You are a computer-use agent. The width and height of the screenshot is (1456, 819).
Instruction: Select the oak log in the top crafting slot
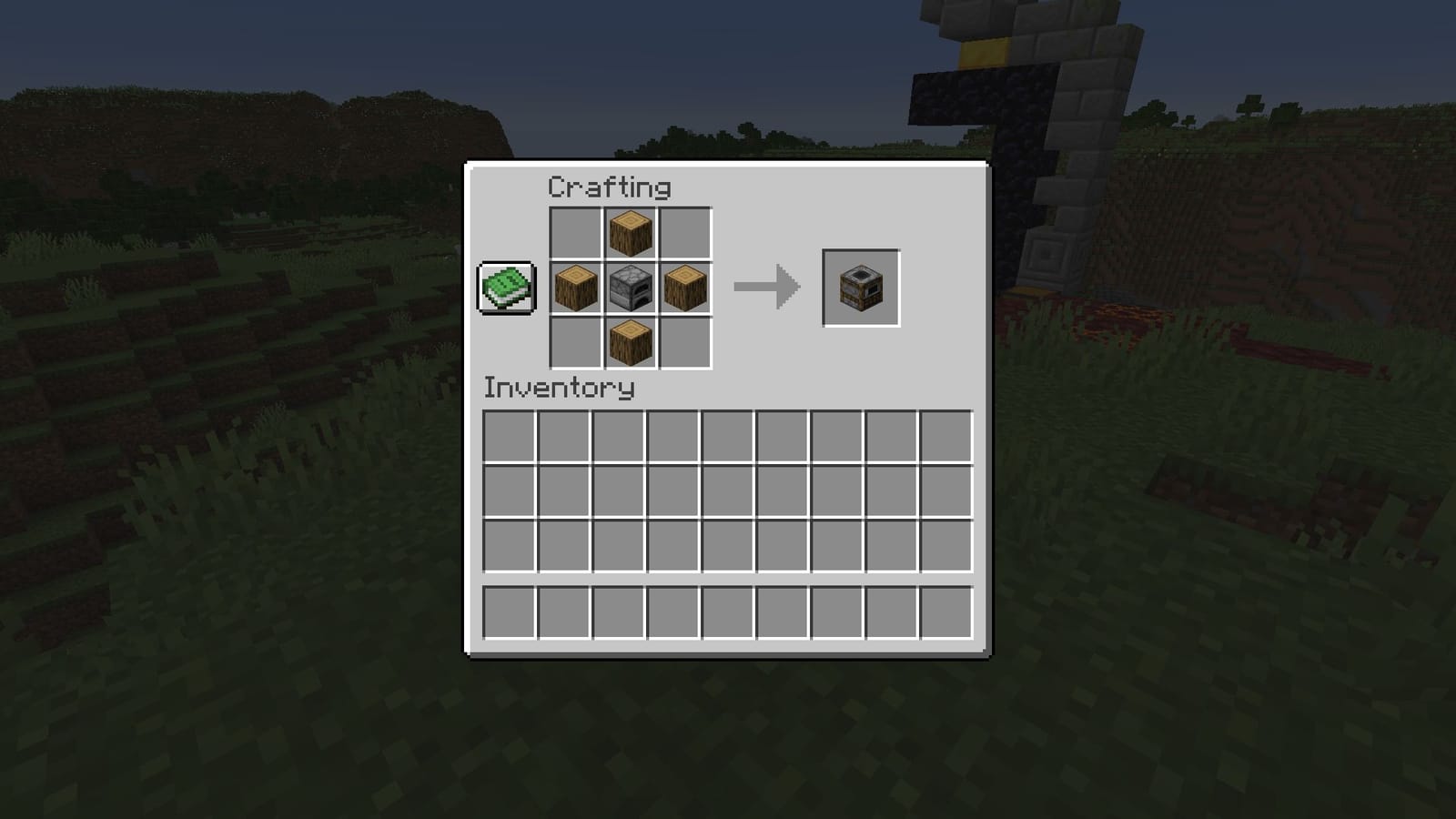point(628,233)
